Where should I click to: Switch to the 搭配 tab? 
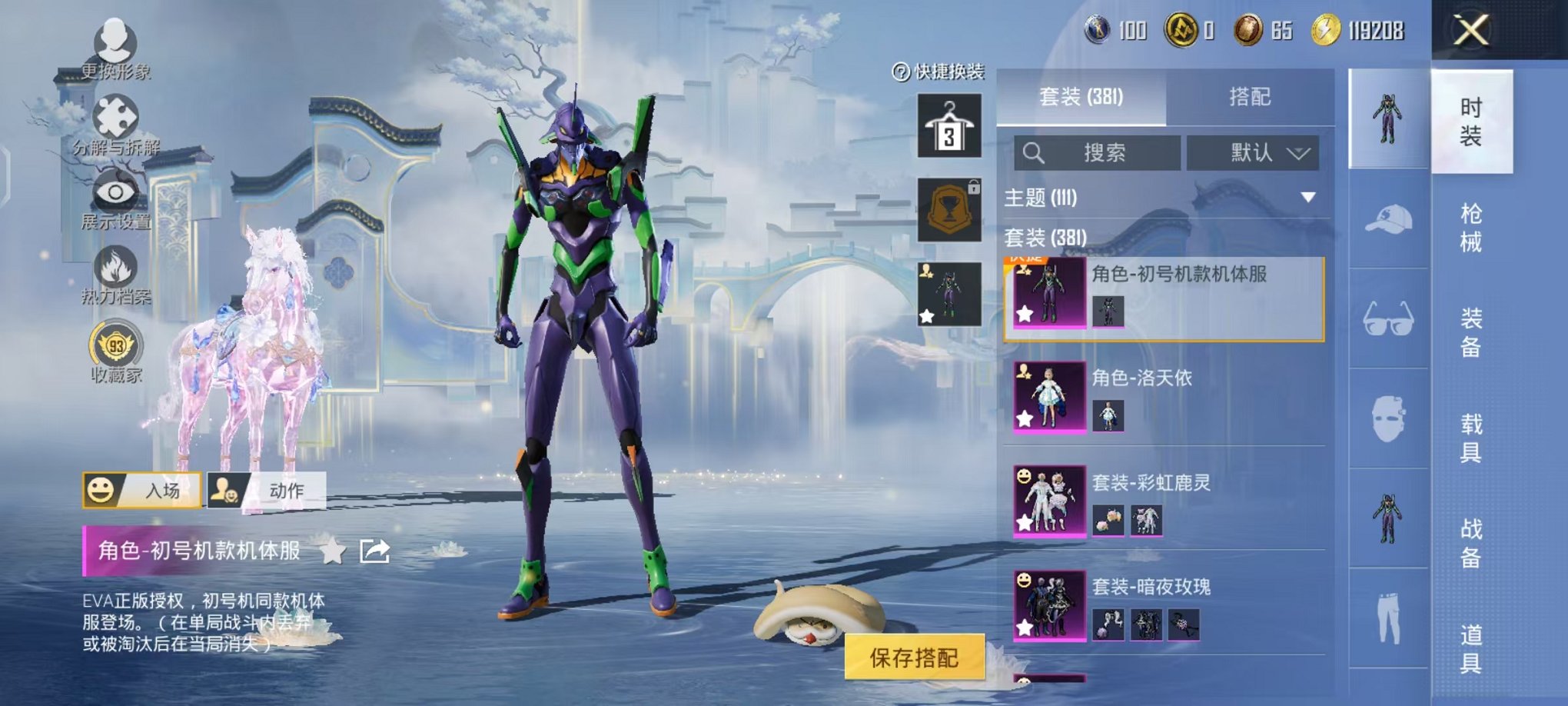(x=1249, y=97)
